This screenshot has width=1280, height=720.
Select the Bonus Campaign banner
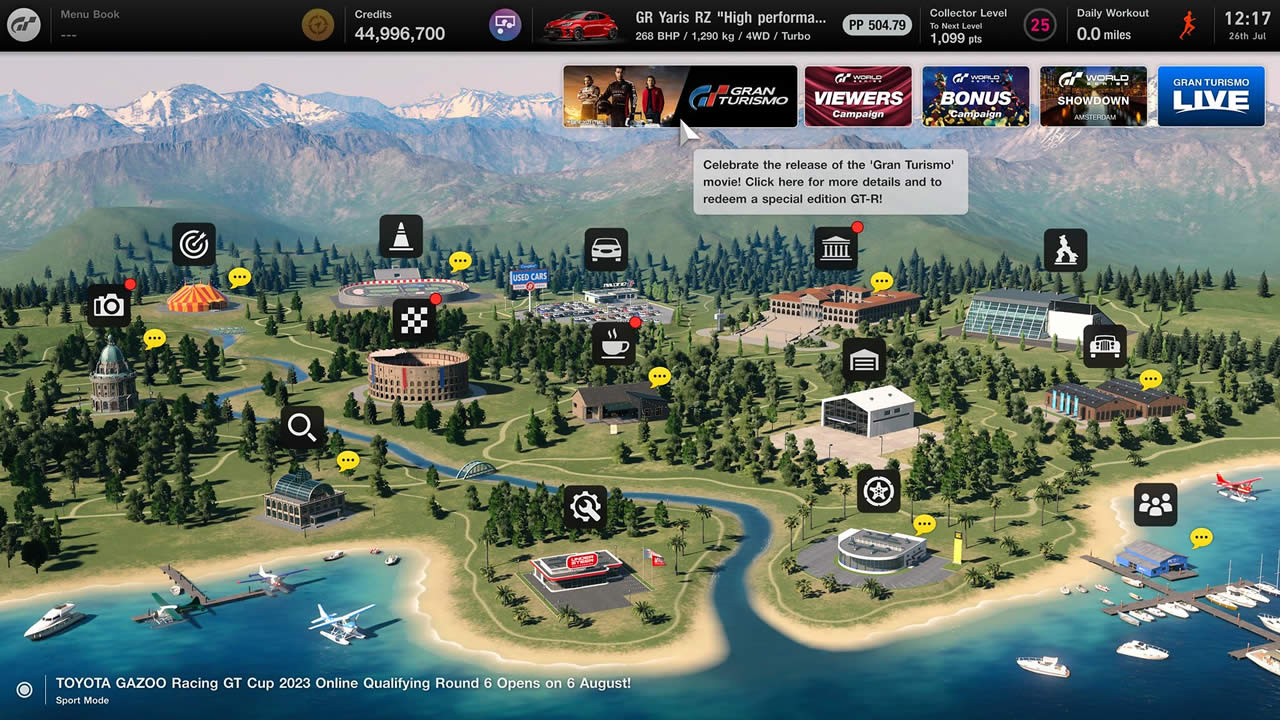pyautogui.click(x=975, y=96)
